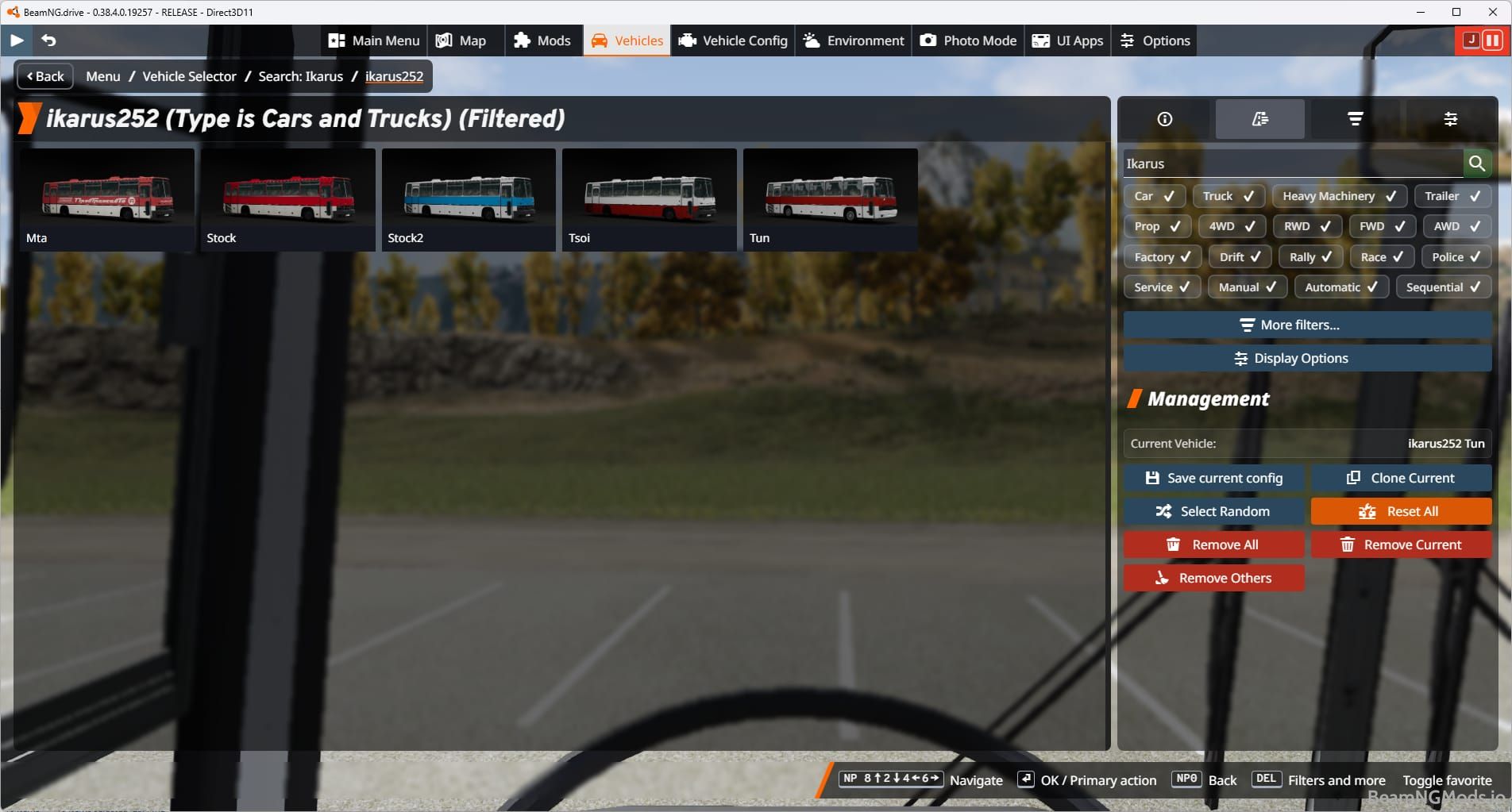Viewport: 1512px width, 812px height.
Task: Click the search magnifier icon
Action: tap(1478, 164)
